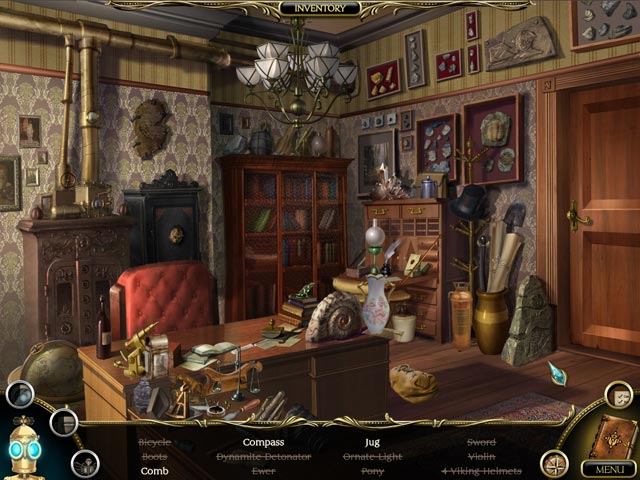
Task: Open the round task list icon above the journal
Action: click(x=618, y=394)
